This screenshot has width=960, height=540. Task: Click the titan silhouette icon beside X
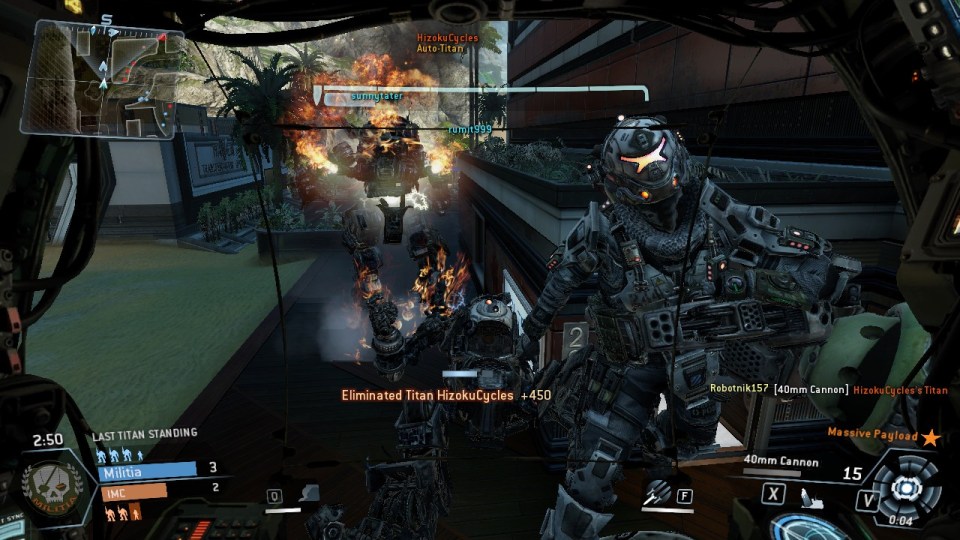coord(812,496)
